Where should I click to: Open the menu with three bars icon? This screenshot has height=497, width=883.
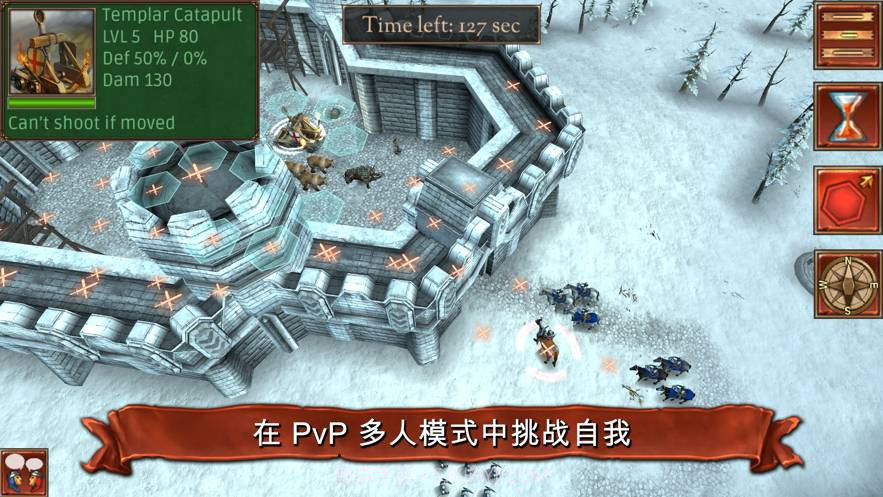click(x=847, y=35)
